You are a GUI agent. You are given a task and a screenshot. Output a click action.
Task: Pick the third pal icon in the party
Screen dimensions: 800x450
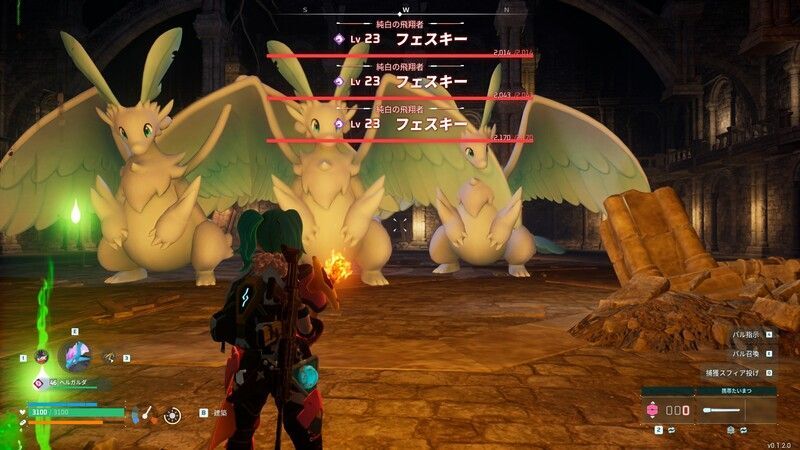point(109,357)
